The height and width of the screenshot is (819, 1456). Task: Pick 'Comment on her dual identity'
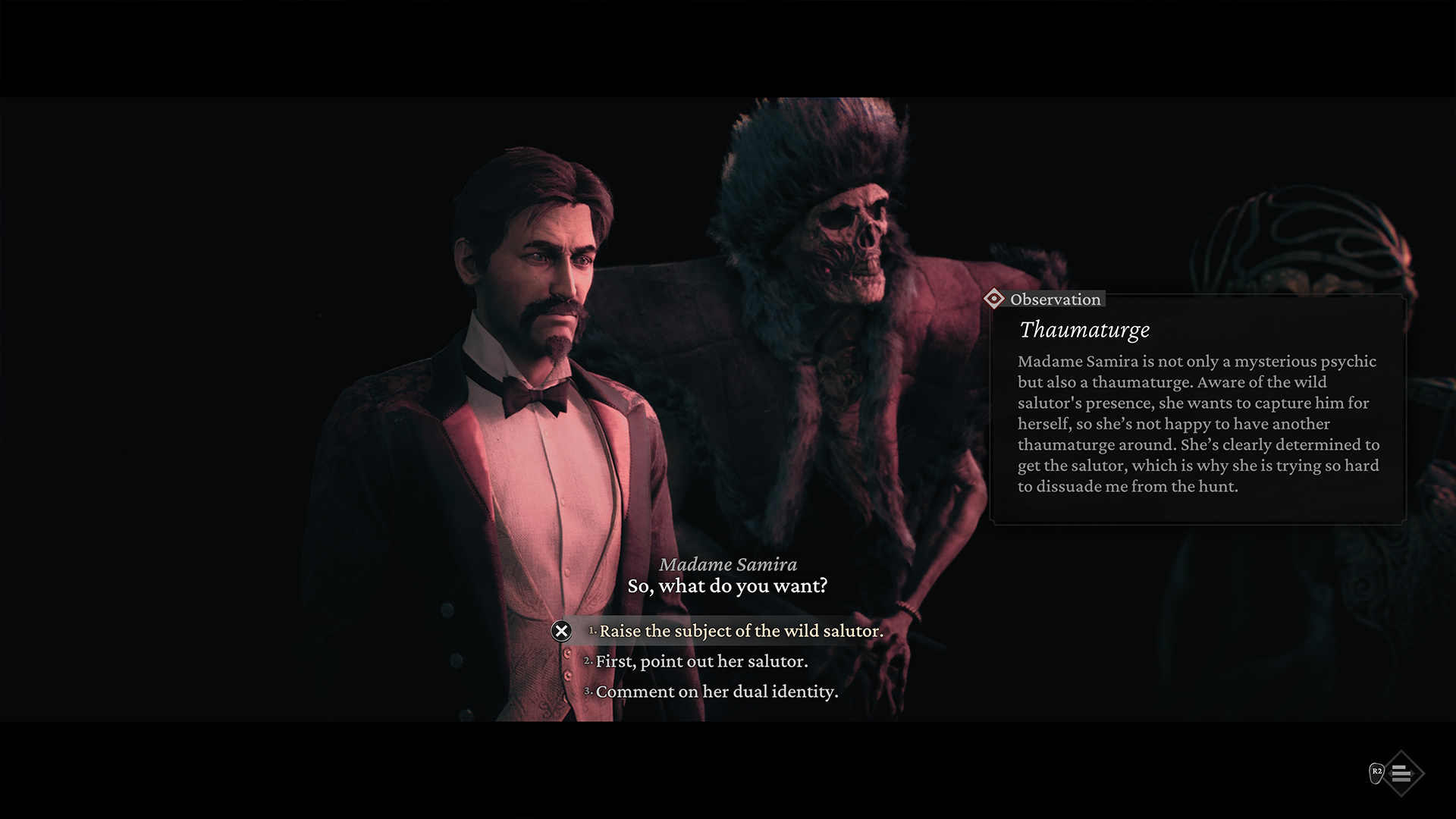717,691
